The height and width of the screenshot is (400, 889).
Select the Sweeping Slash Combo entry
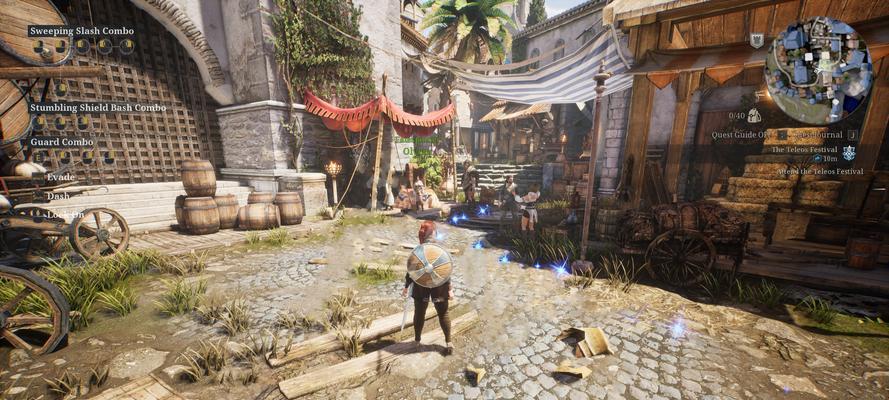coord(81,31)
